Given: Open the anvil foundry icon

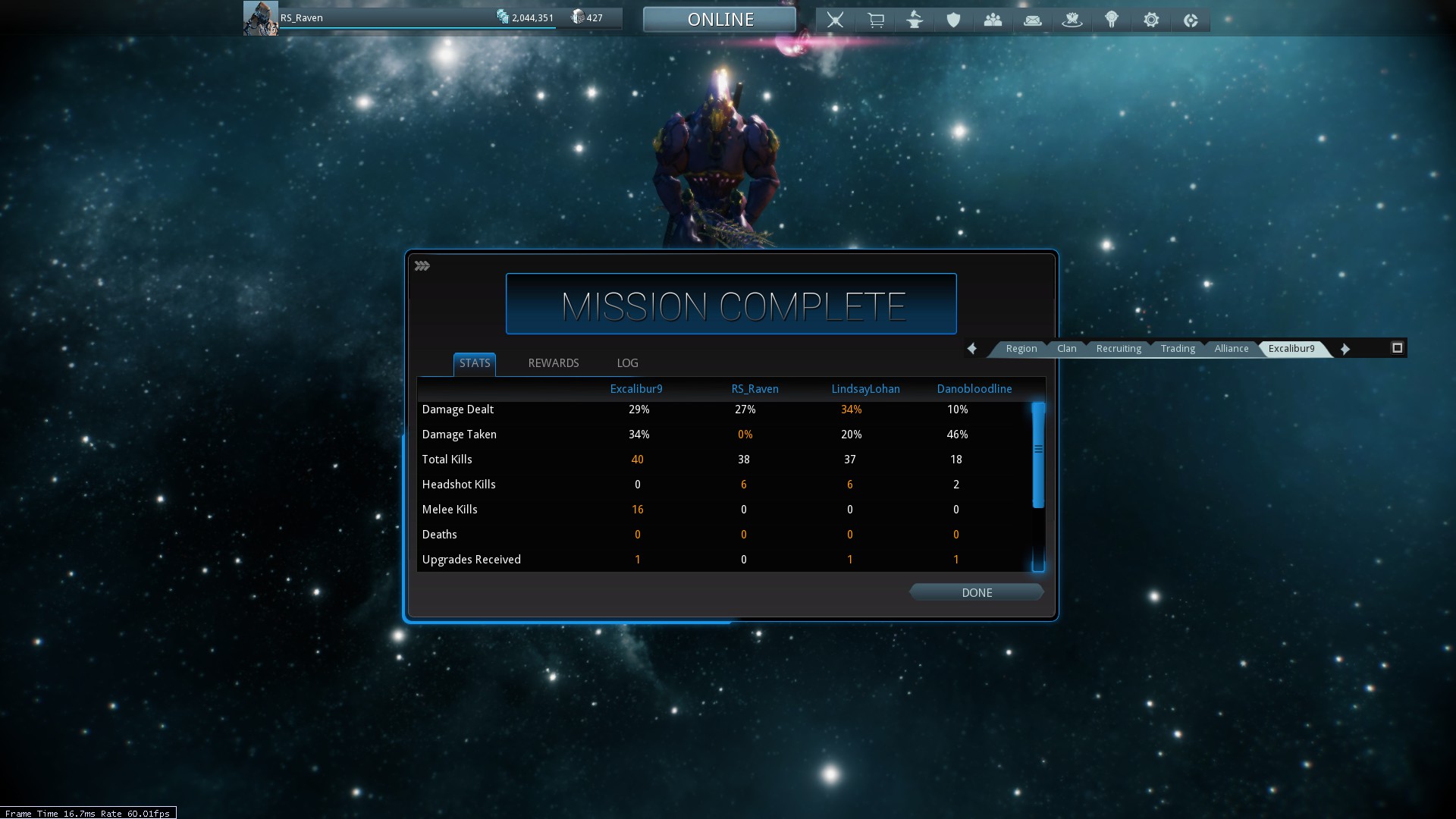Looking at the screenshot, I should (915, 20).
